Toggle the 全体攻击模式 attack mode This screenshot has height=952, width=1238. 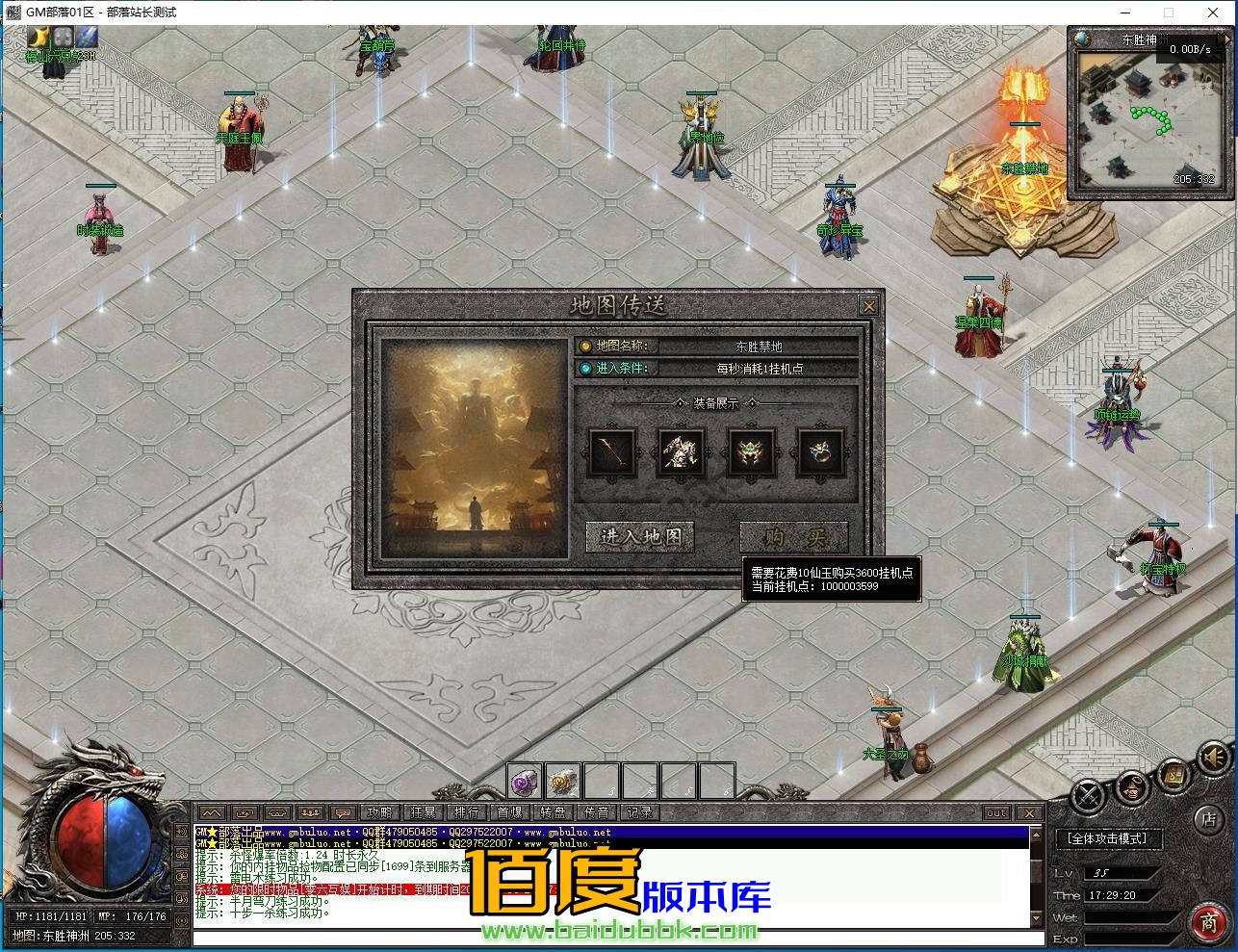click(x=1109, y=838)
